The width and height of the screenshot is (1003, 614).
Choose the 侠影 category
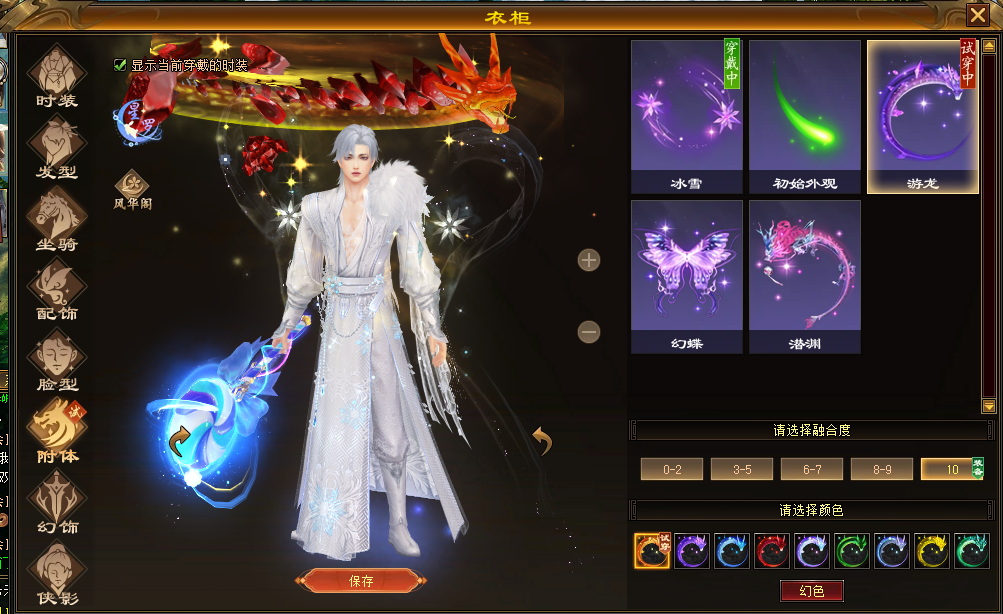tap(56, 573)
